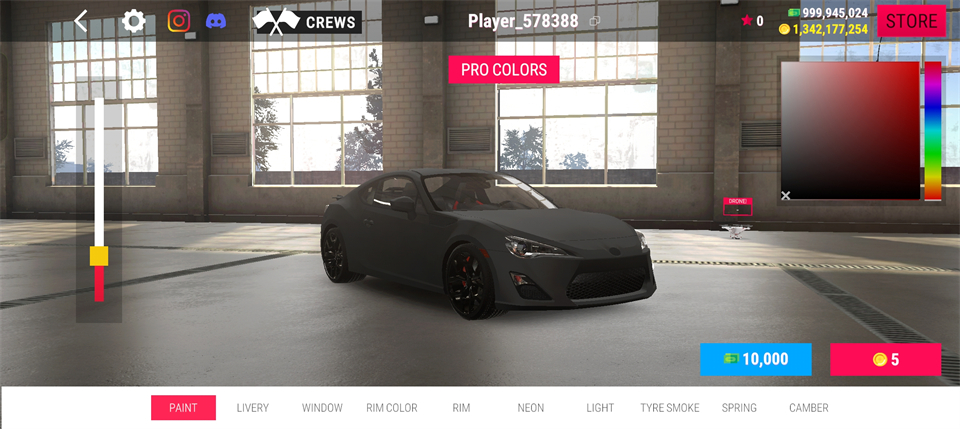Select the Camber tab

pyautogui.click(x=809, y=408)
